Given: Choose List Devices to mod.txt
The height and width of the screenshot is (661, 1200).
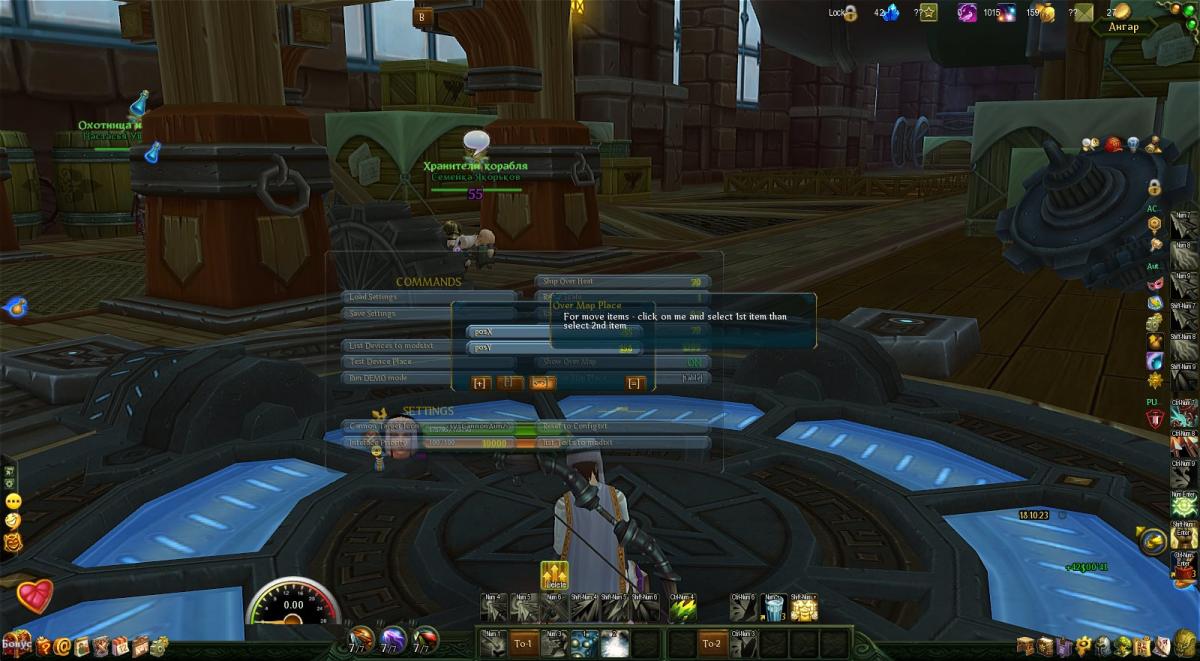Looking at the screenshot, I should [x=400, y=346].
